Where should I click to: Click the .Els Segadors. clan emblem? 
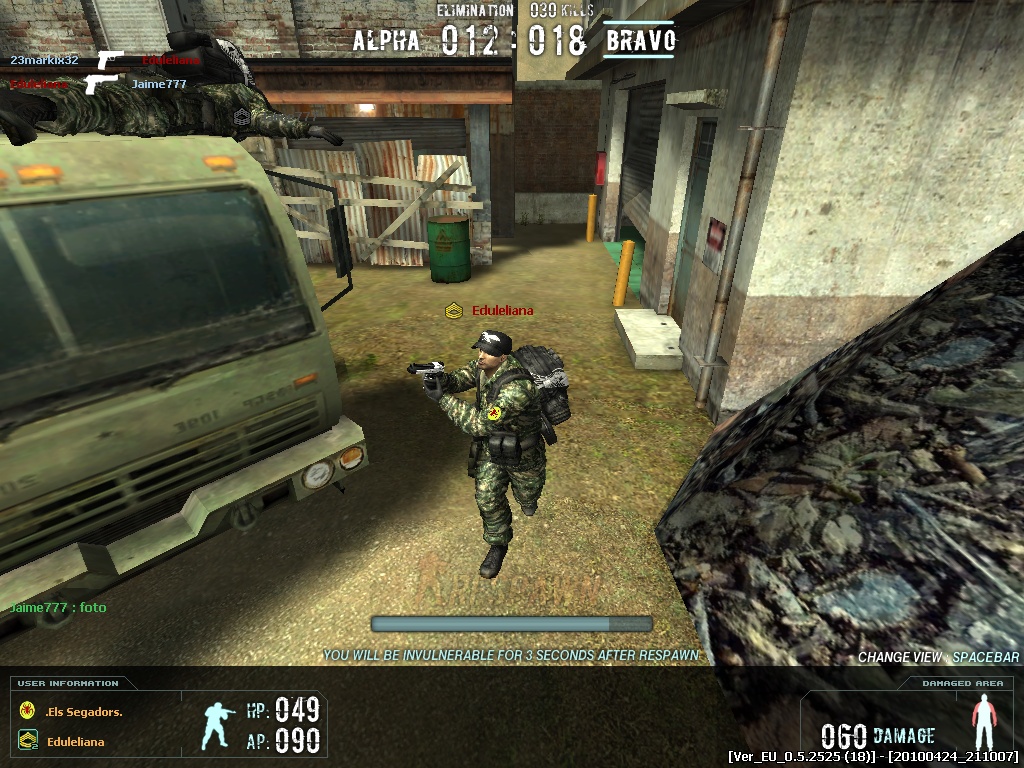point(27,711)
